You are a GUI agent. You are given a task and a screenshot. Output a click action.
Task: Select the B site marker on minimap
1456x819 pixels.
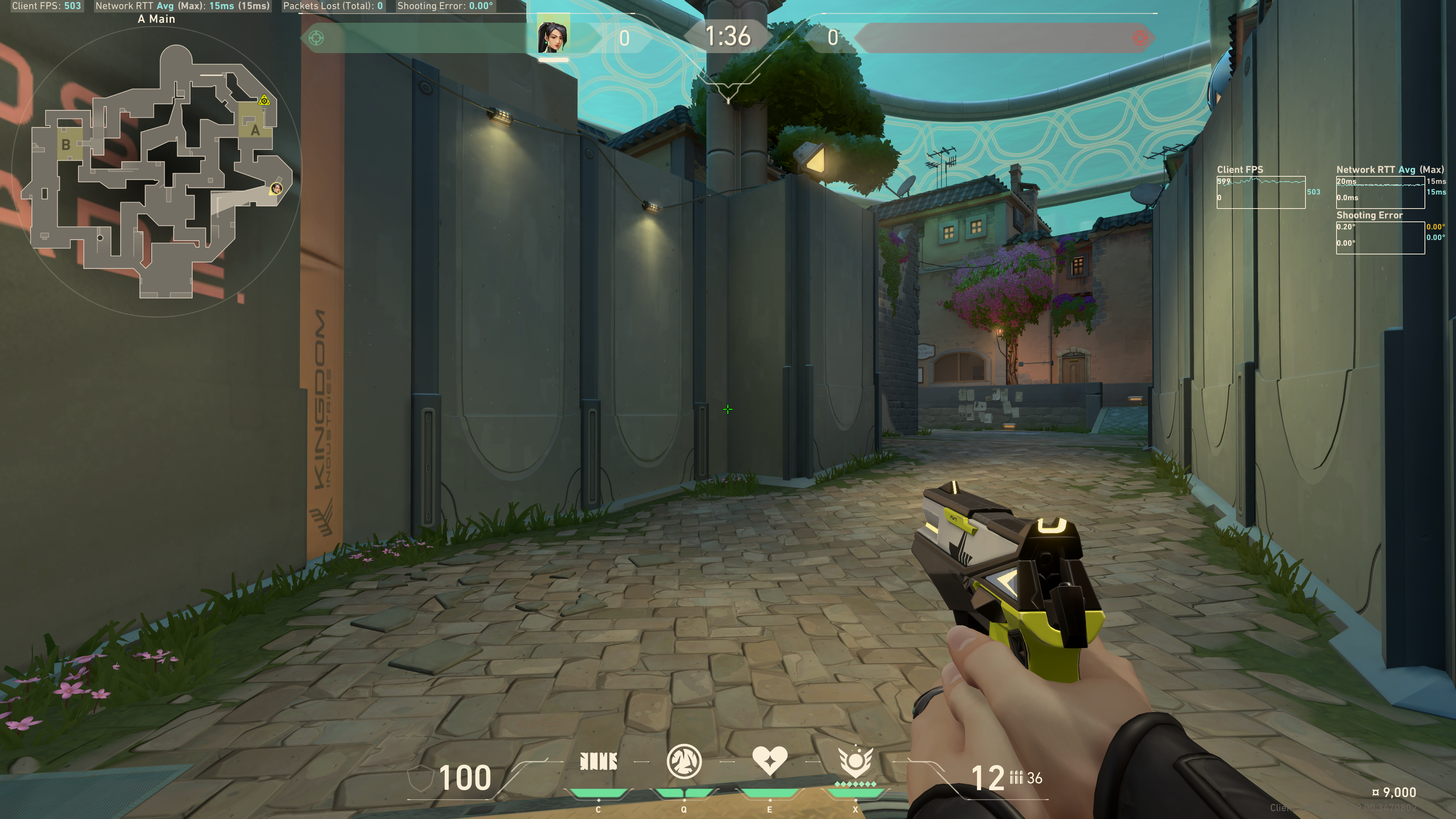tap(66, 145)
